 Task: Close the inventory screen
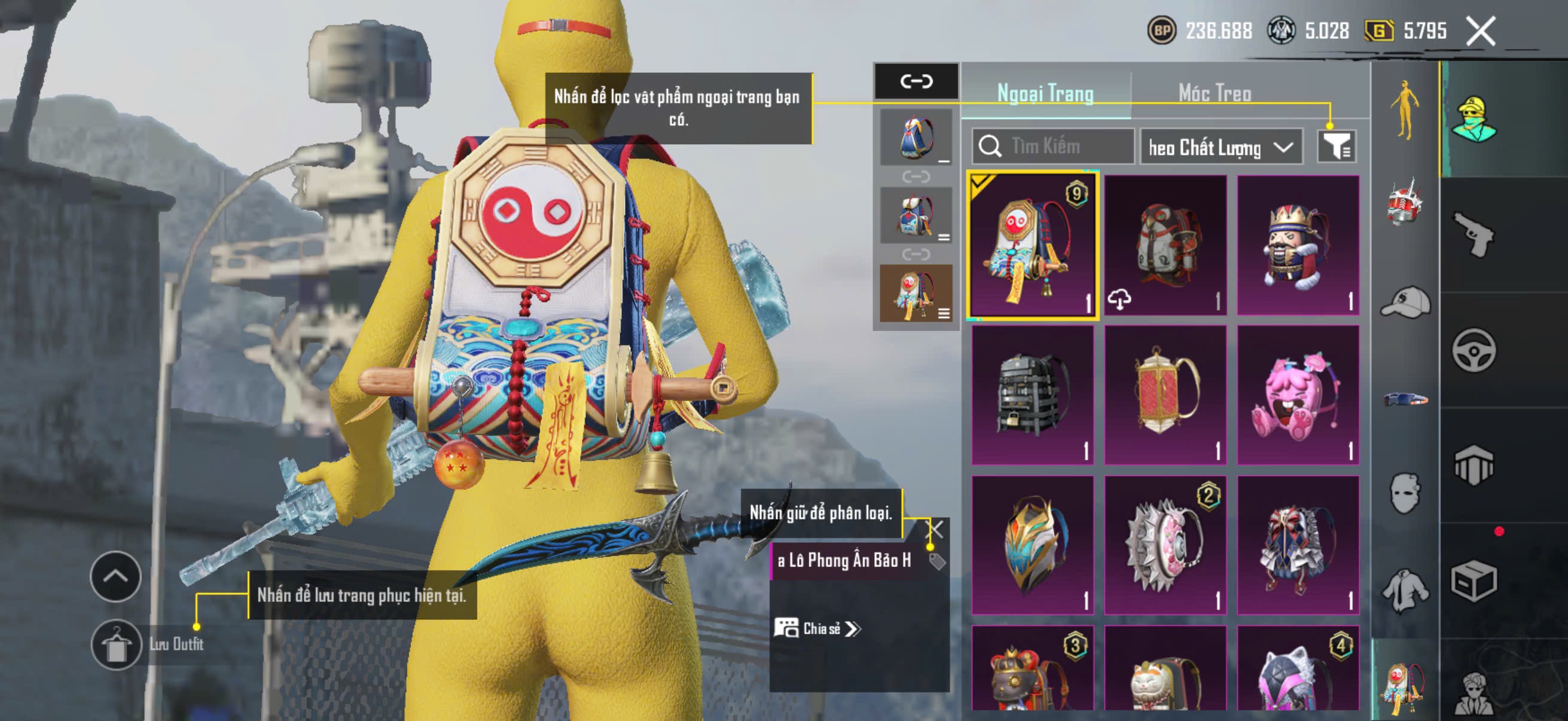[x=1479, y=31]
